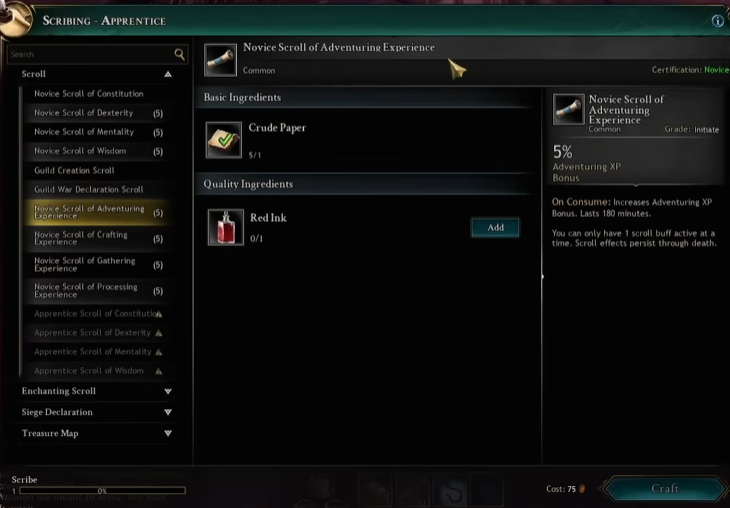Screen dimensions: 730x508
Task: Select Apprentice Scroll of Dexterity recipe
Action: click(92, 333)
